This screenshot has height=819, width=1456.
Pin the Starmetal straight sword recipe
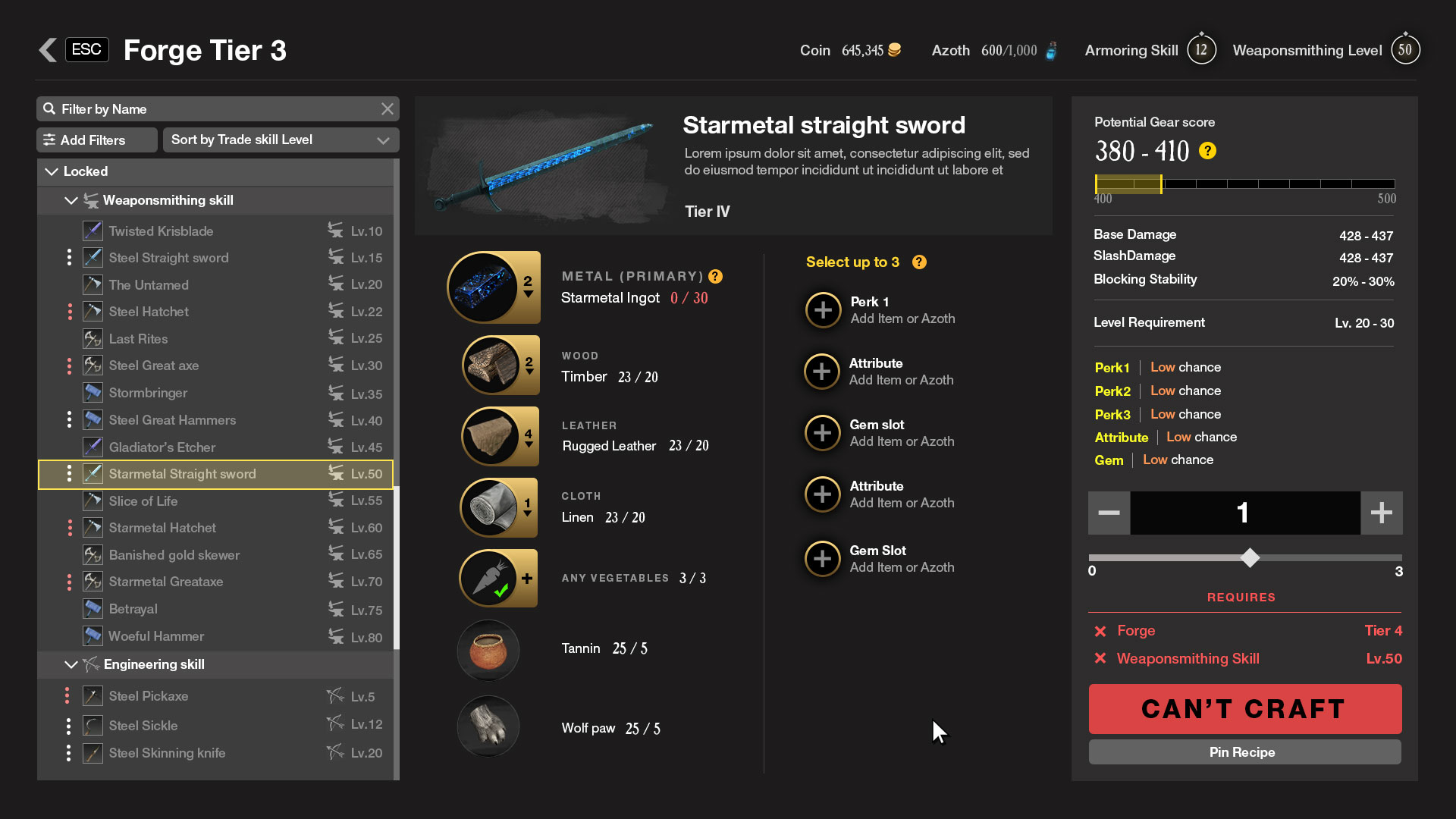tap(1244, 752)
